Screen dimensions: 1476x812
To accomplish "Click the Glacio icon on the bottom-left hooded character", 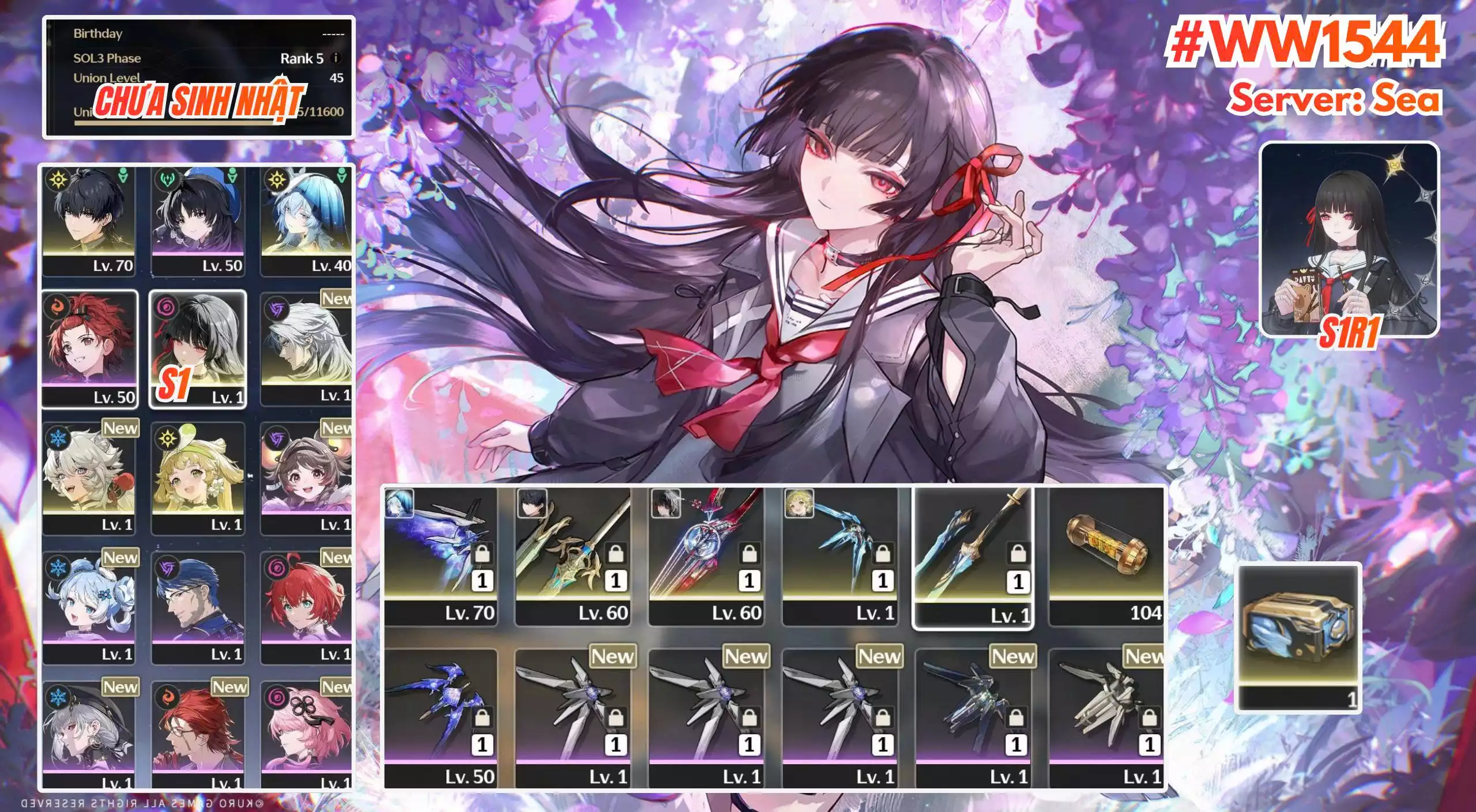I will click(57, 699).
